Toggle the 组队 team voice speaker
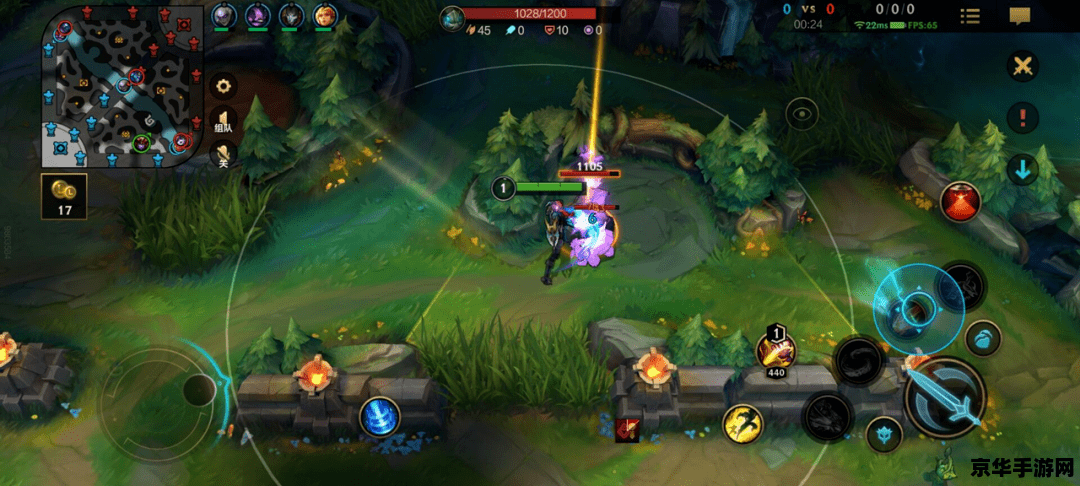Screen dimensions: 1080x486 [223, 121]
